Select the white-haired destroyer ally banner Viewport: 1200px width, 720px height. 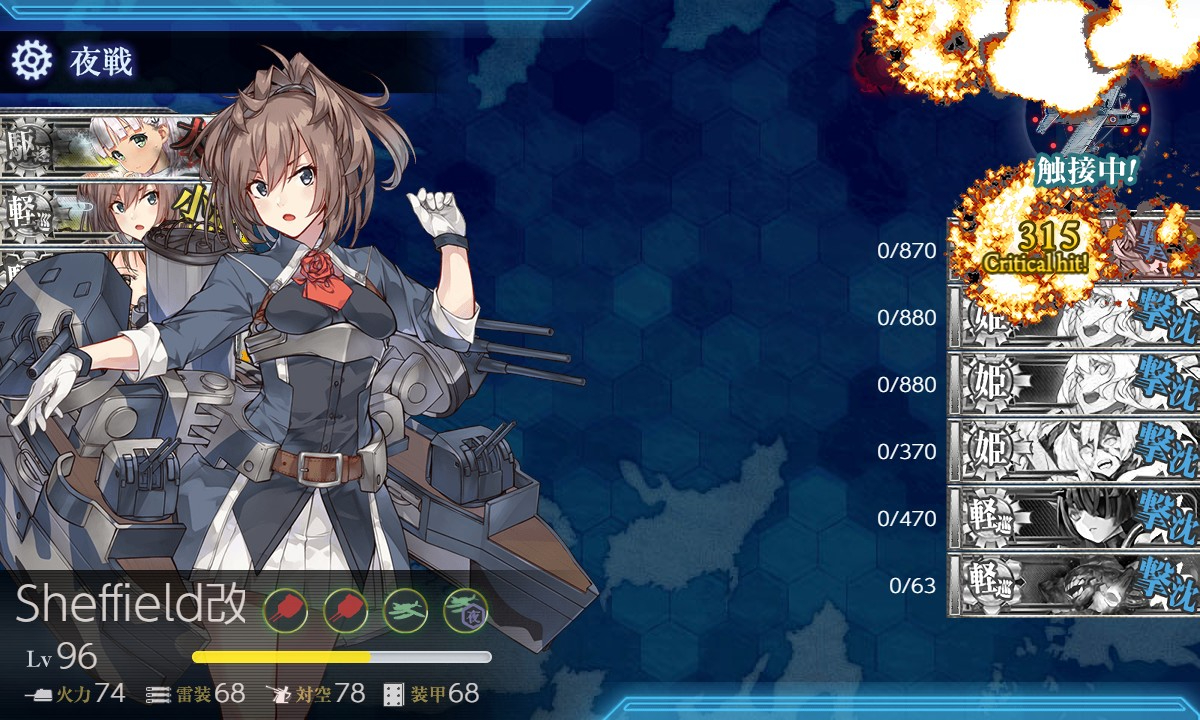point(100,146)
